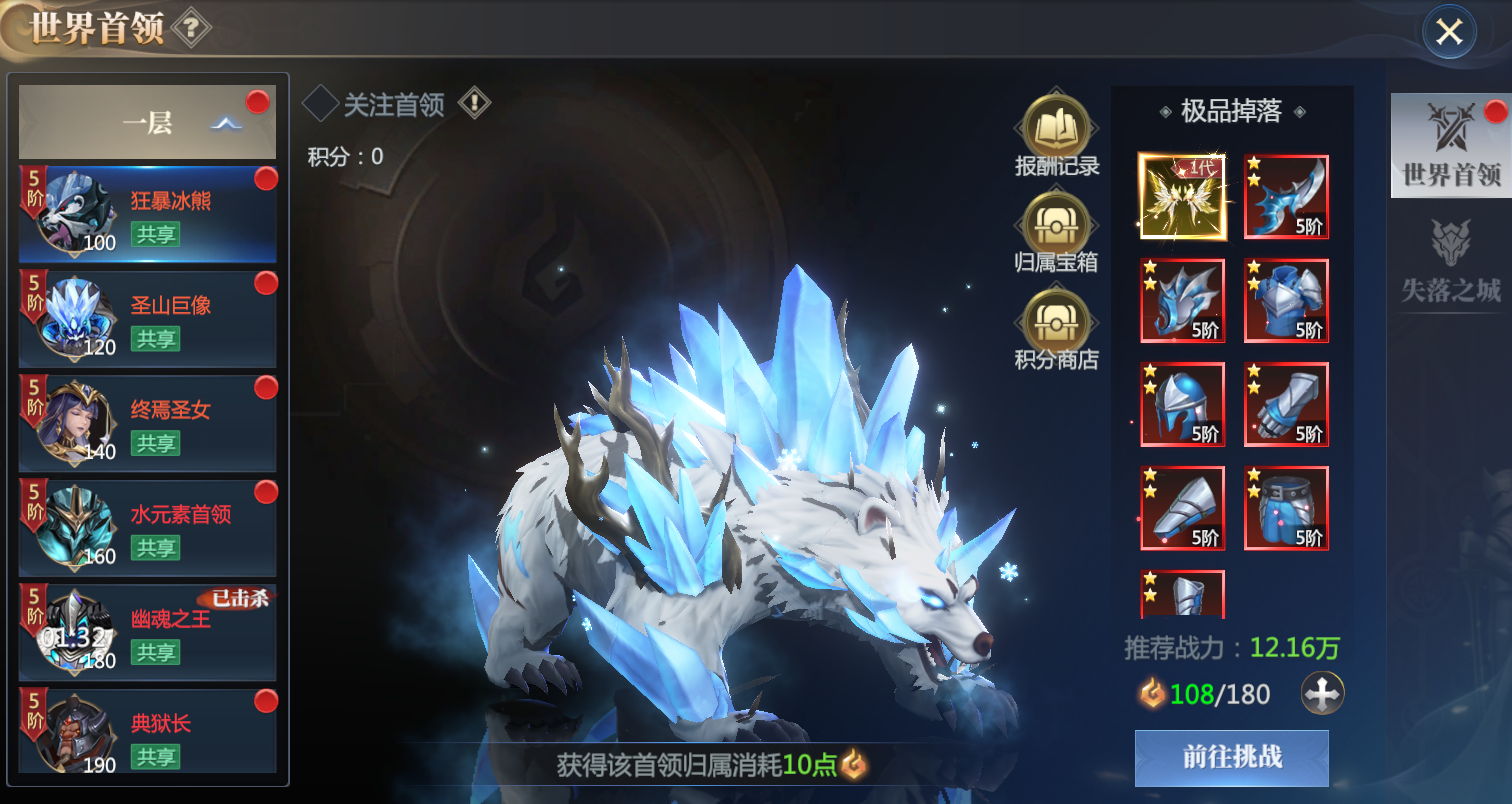Inspect the golden wings drop item

[x=1182, y=197]
